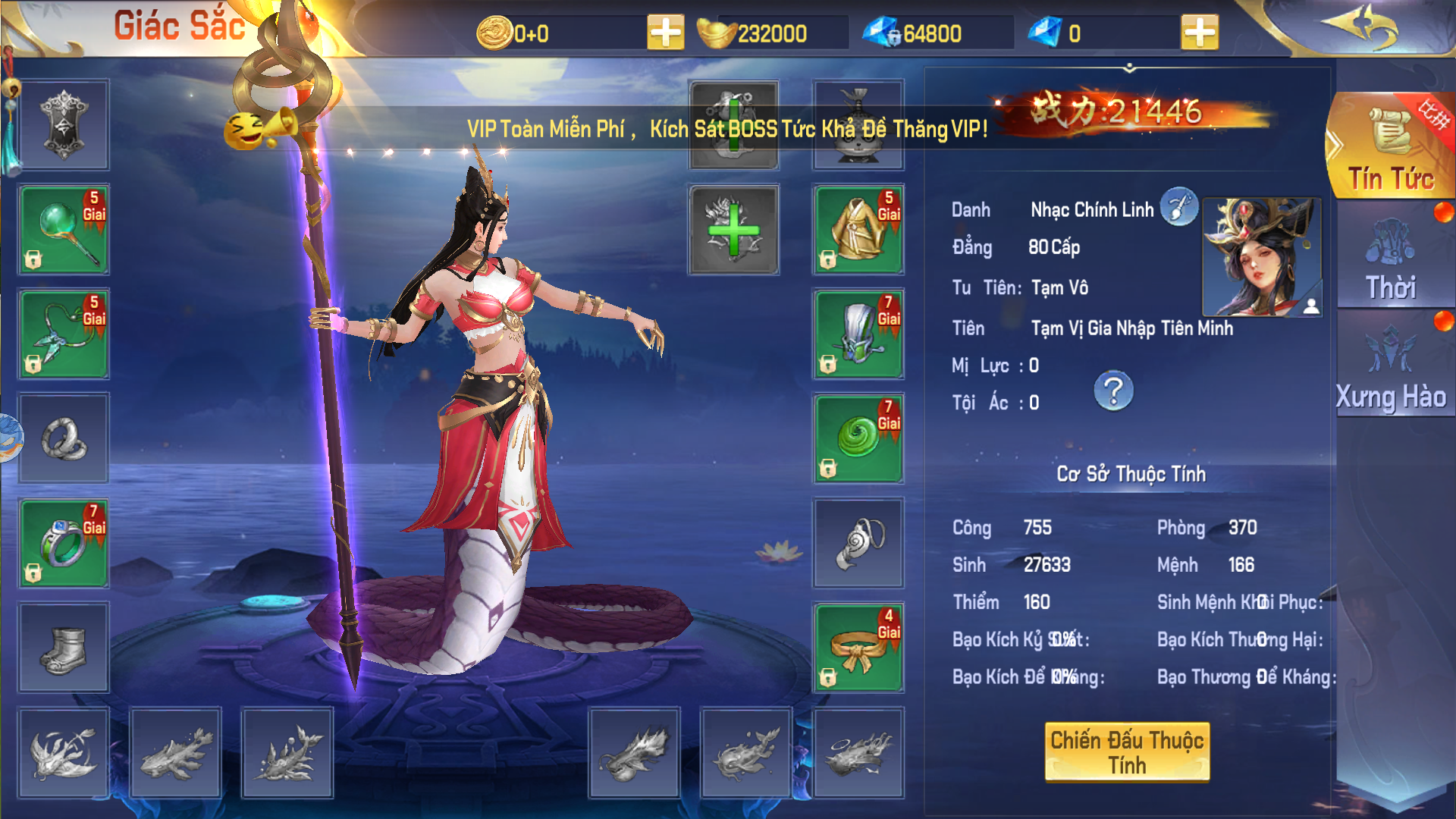Add blue diamonds with plus button

coord(1199,33)
